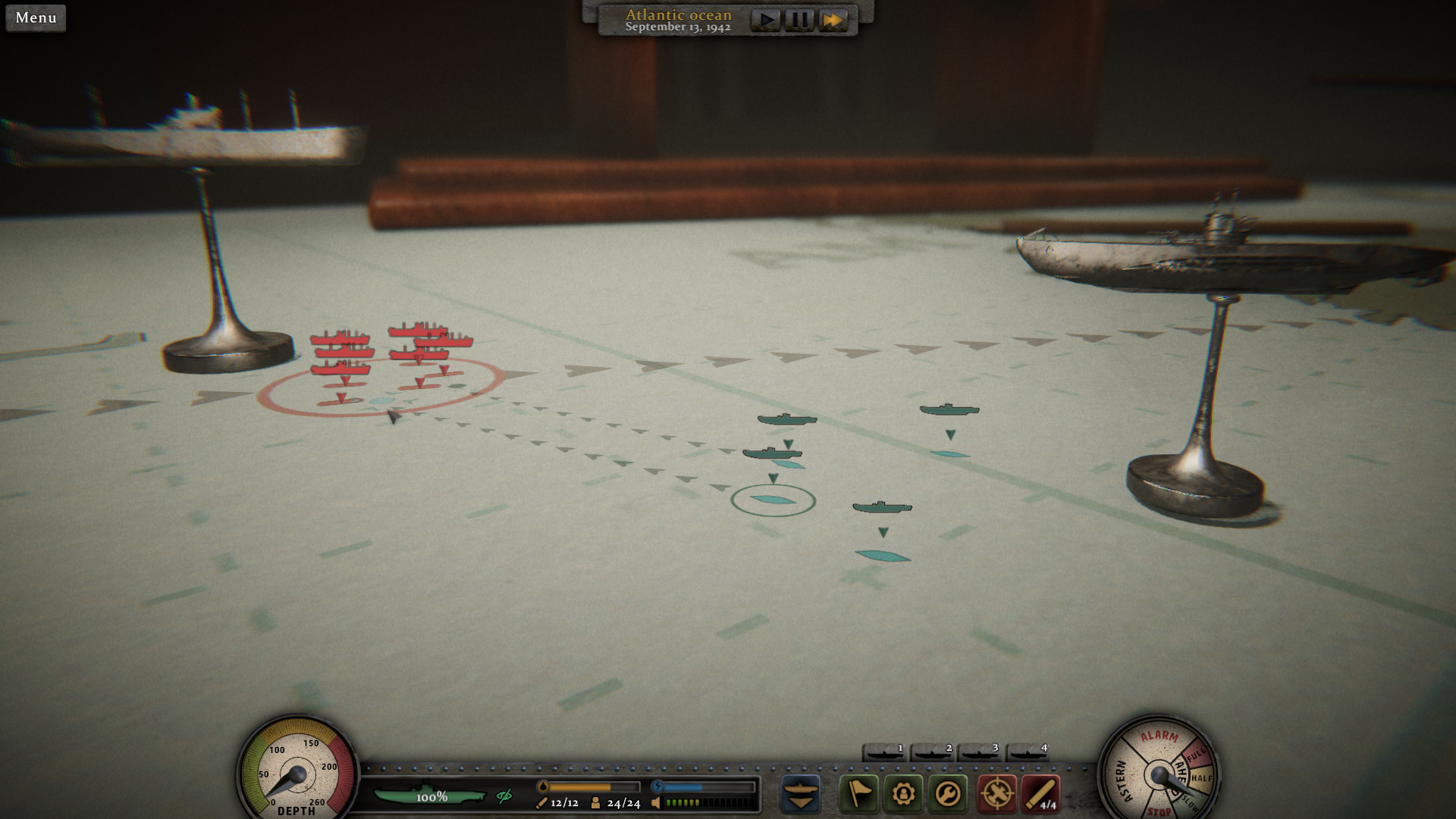Click the Atlantic ocean date banner
This screenshot has width=1456, height=819.
677,19
